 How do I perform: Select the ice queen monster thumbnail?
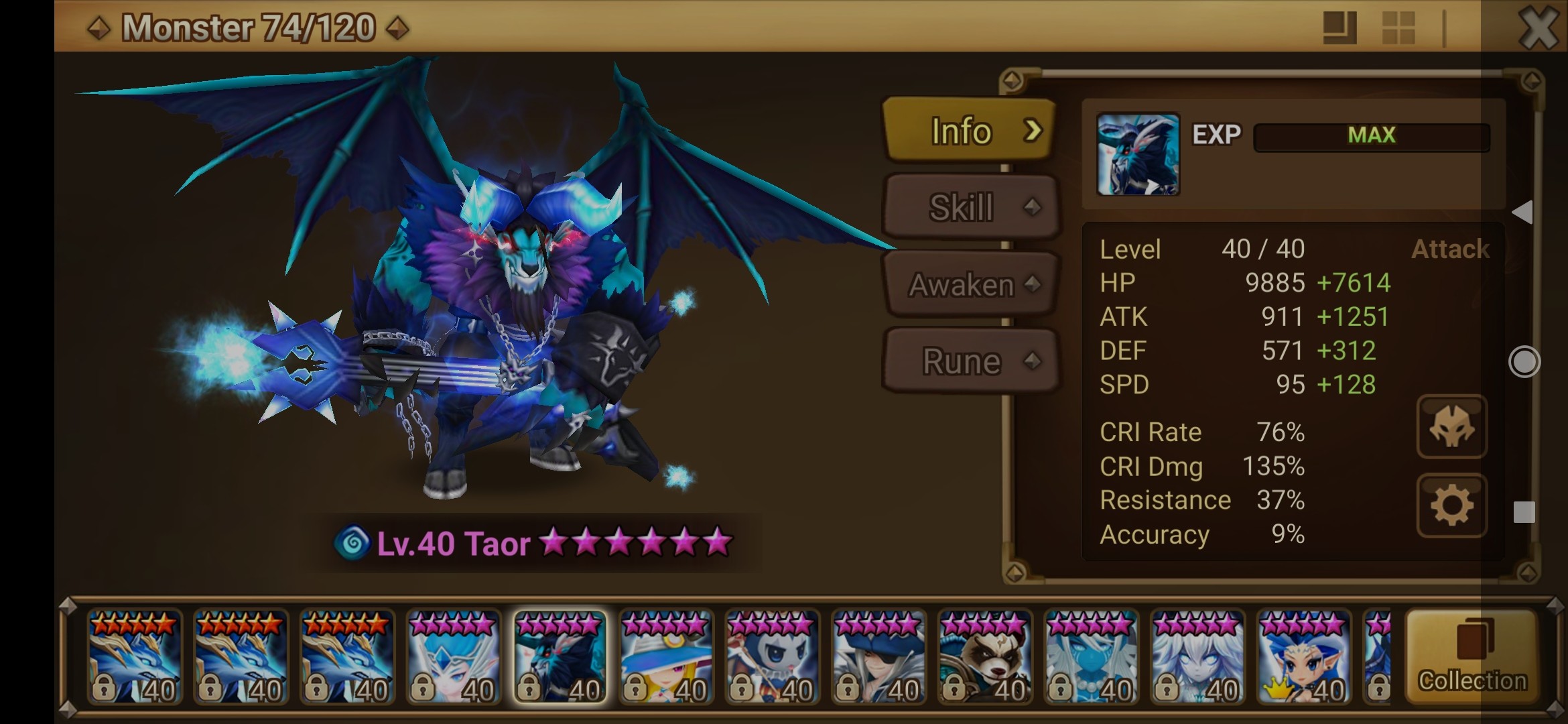453,657
